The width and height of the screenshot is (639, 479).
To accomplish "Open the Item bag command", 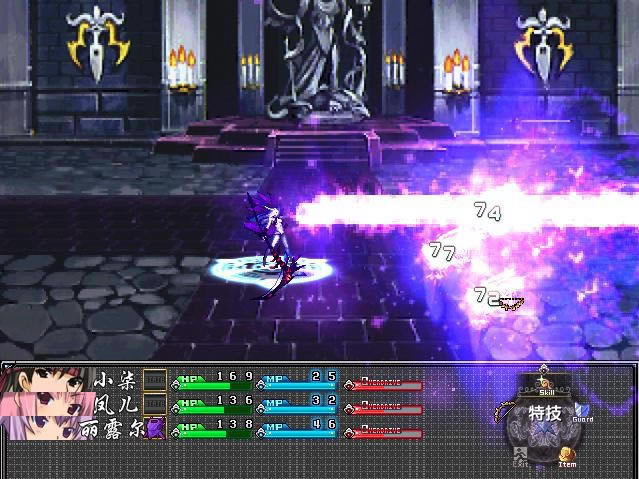I will (567, 455).
